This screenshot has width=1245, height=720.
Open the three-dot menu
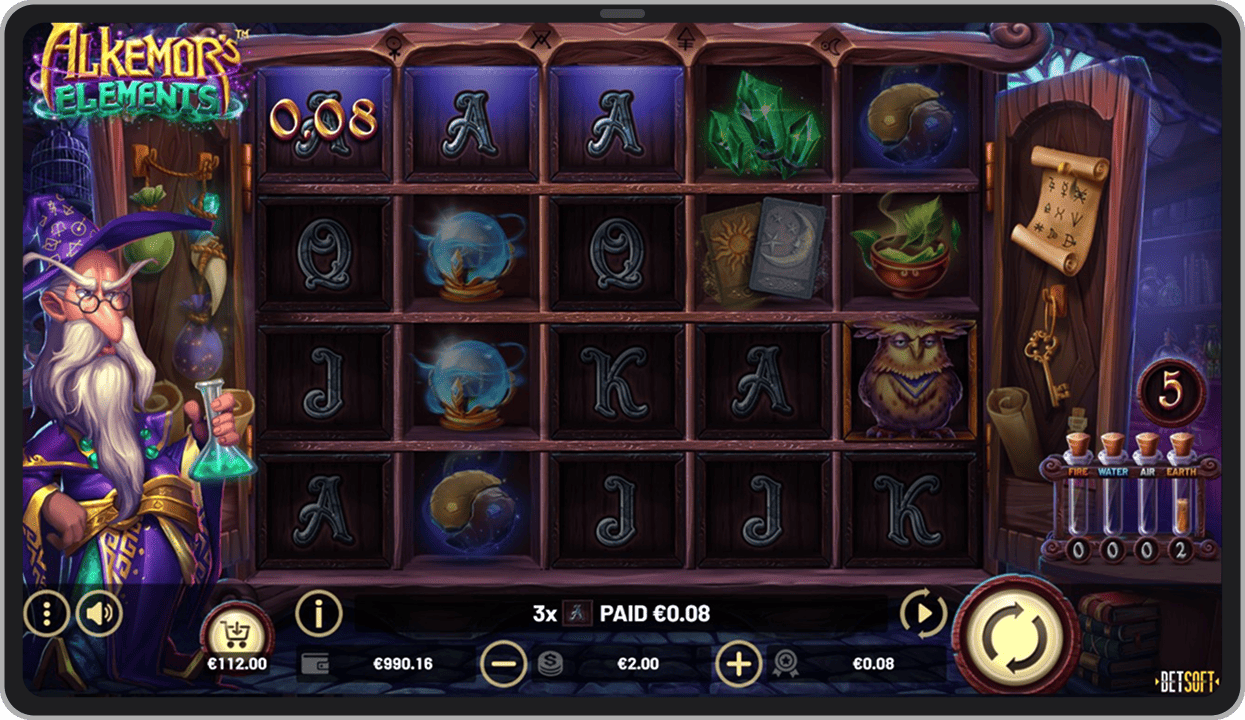tap(46, 614)
